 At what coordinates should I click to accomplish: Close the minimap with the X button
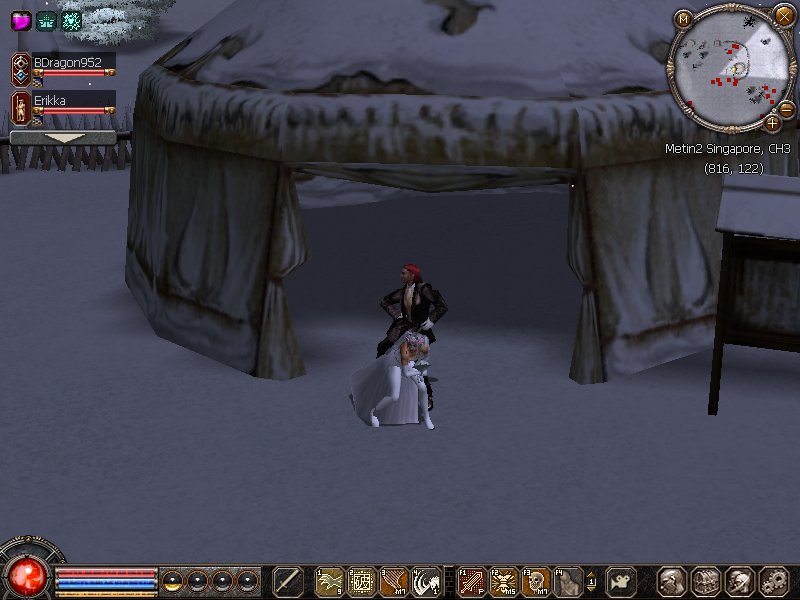[784, 14]
